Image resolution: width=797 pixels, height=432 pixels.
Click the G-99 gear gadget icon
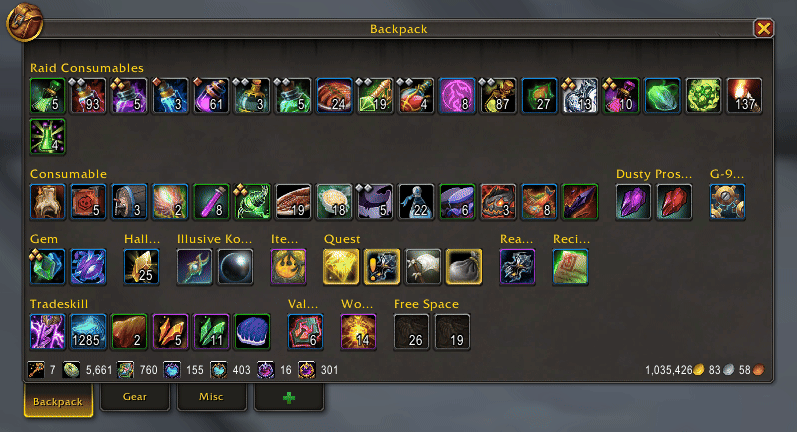tap(727, 202)
